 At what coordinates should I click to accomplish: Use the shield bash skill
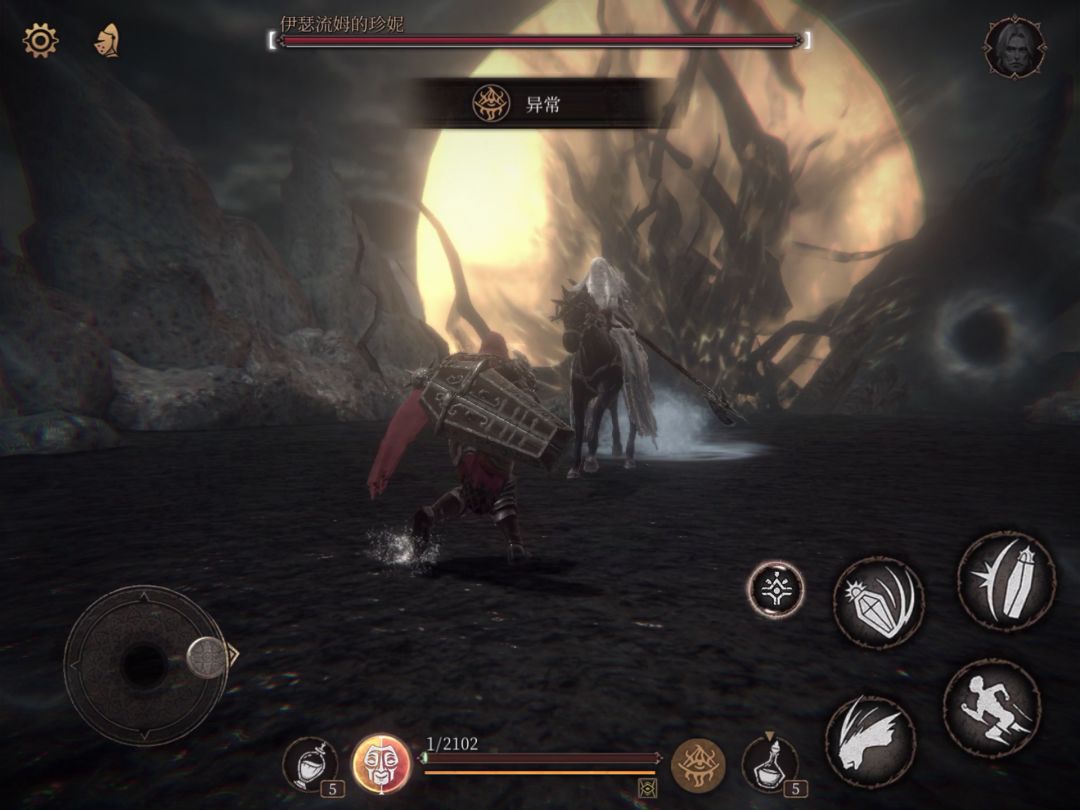point(878,603)
